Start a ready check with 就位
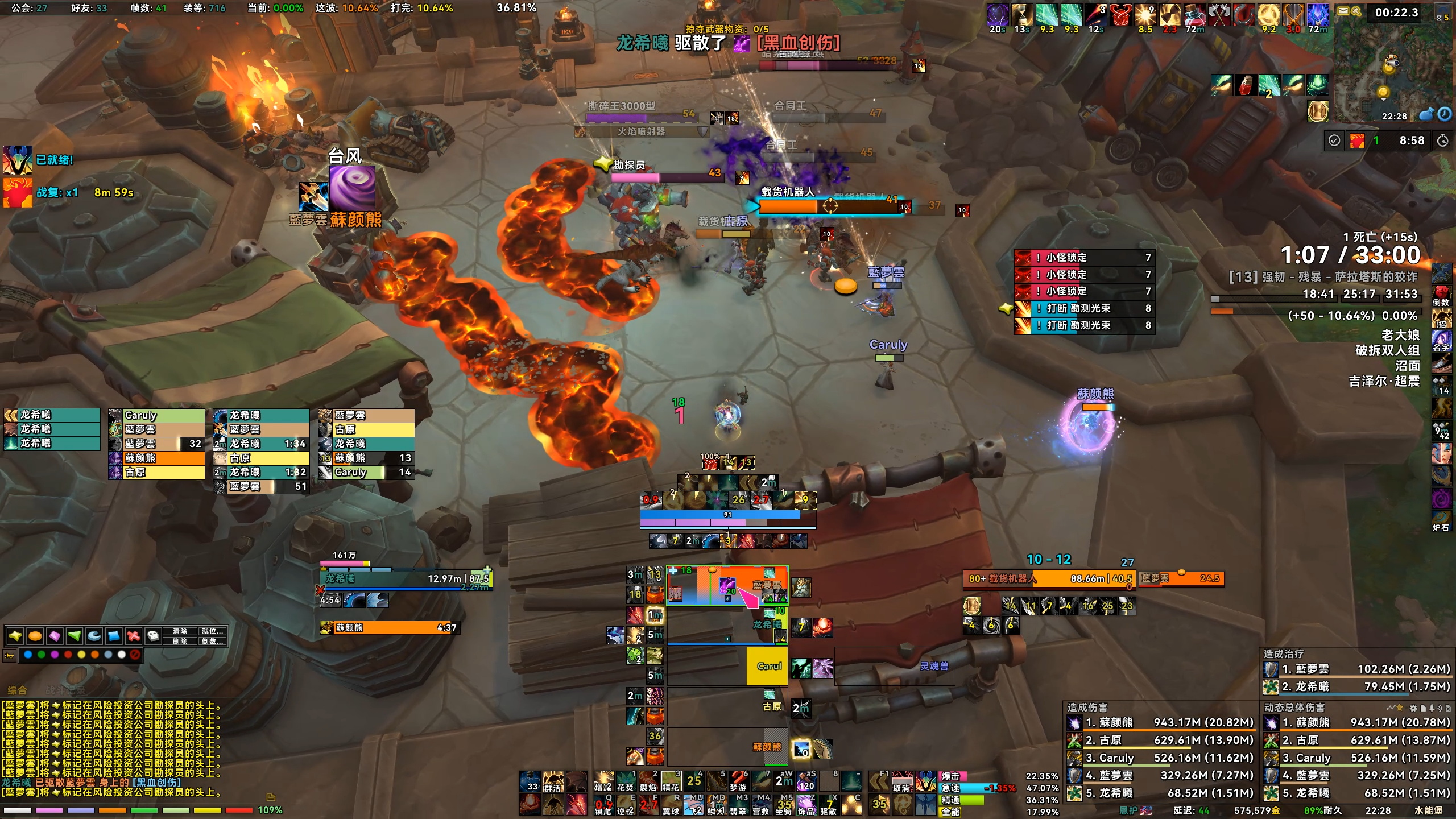 click(212, 631)
